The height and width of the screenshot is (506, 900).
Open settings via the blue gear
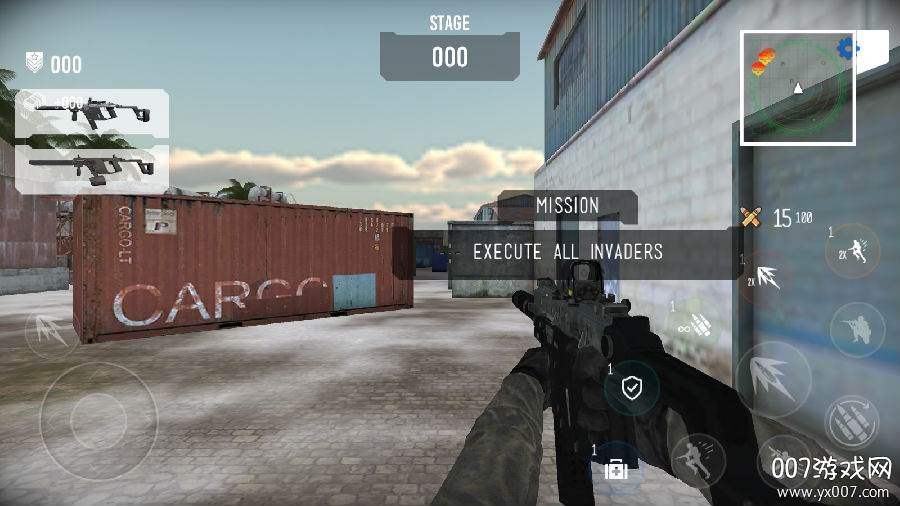pos(848,47)
